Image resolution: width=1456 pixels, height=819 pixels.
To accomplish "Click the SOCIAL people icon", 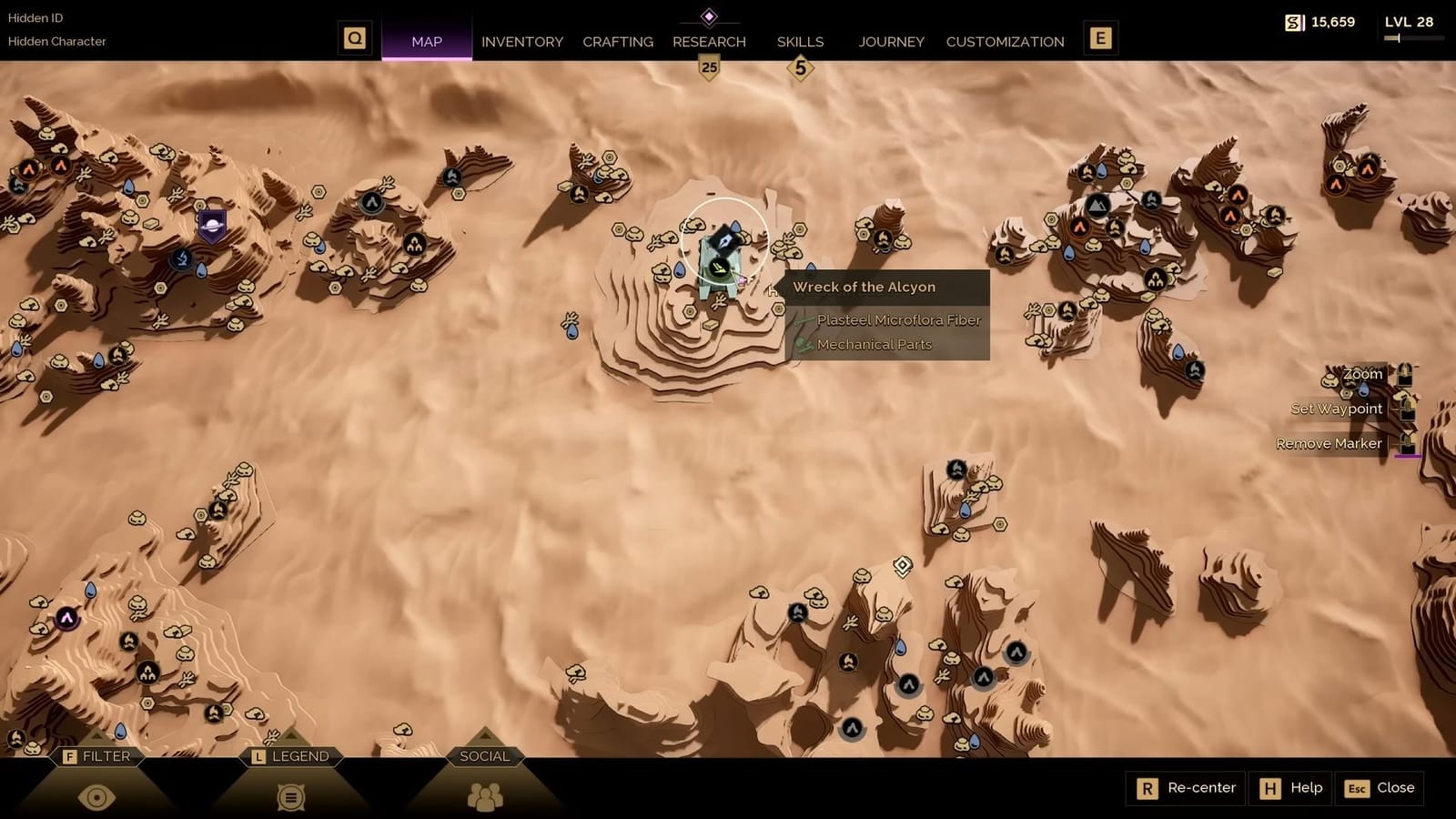I will pyautogui.click(x=485, y=794).
